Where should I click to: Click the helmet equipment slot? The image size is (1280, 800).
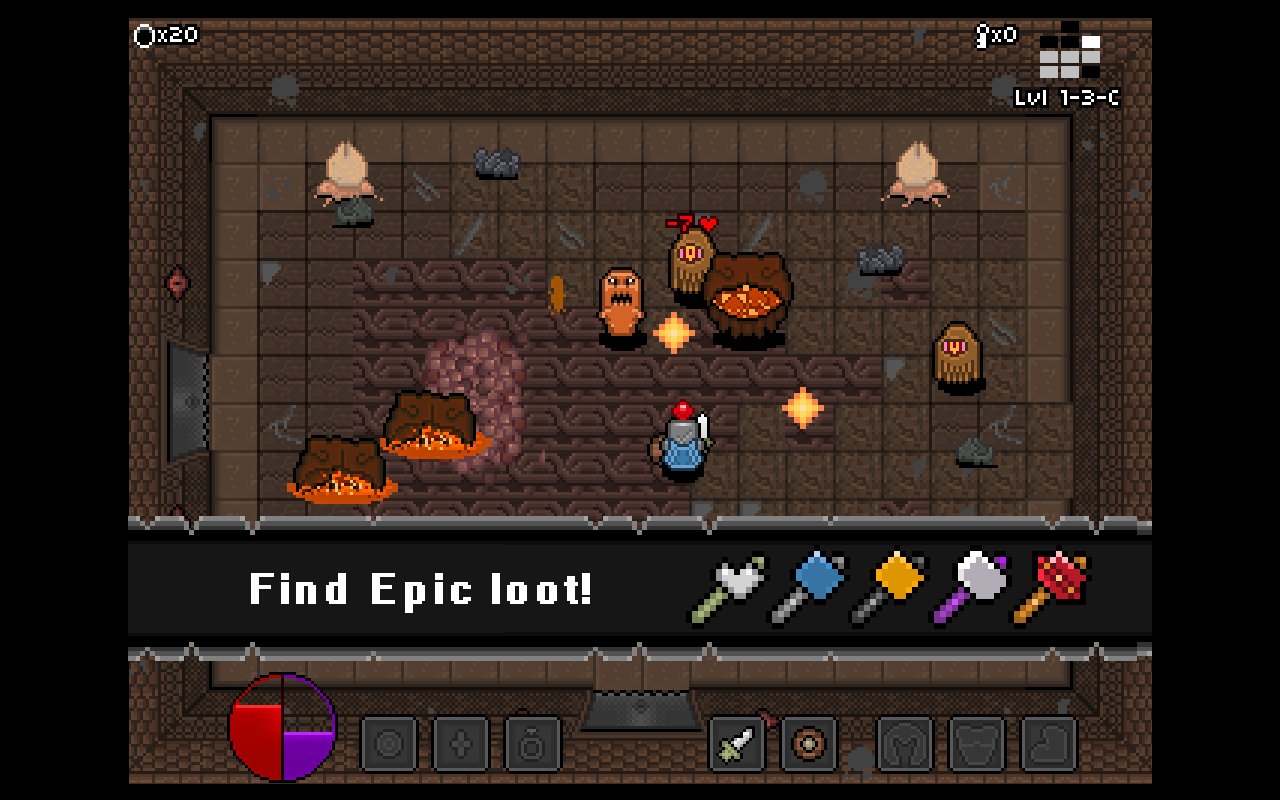[x=905, y=745]
